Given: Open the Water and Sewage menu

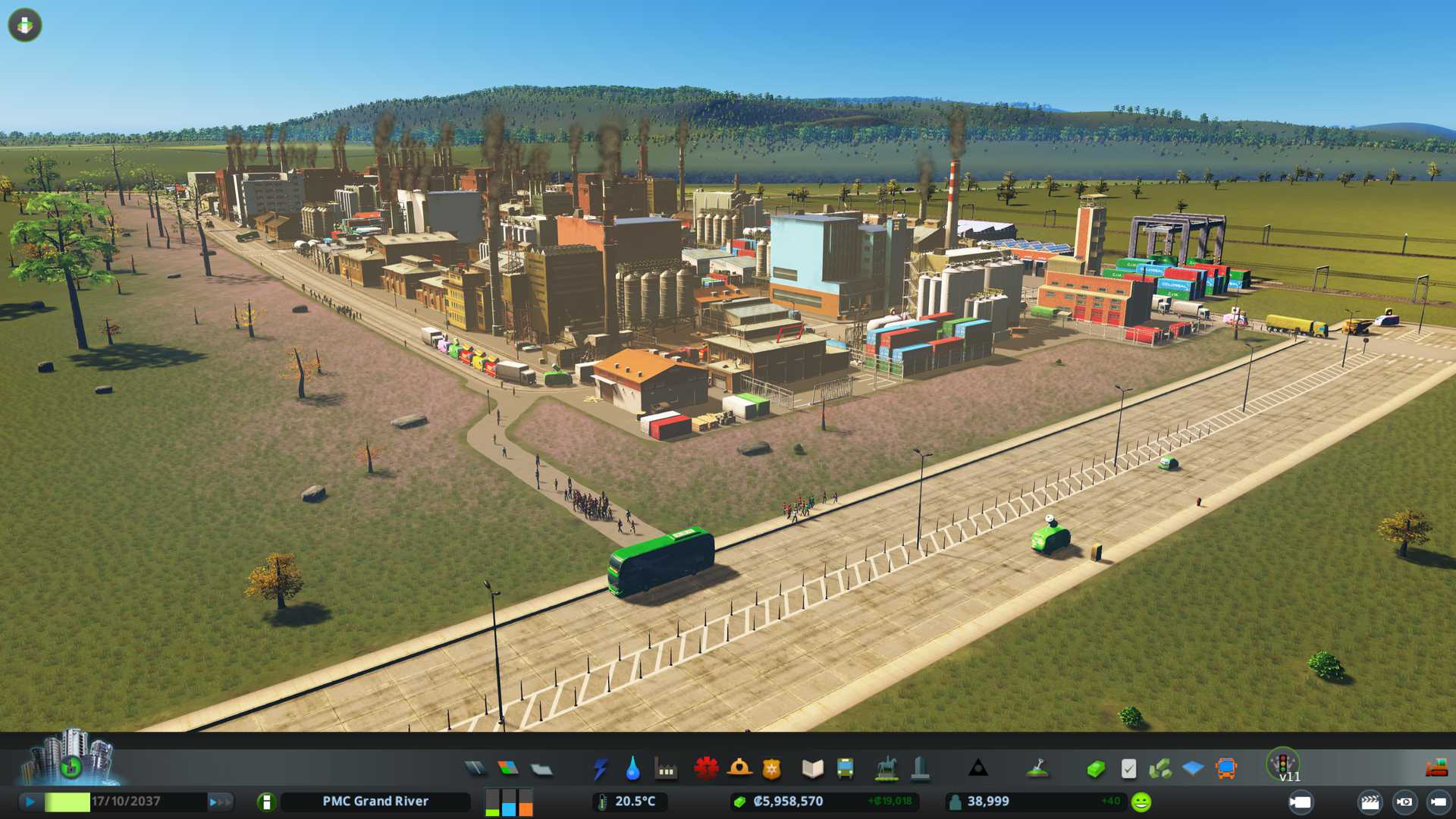Looking at the screenshot, I should [632, 769].
